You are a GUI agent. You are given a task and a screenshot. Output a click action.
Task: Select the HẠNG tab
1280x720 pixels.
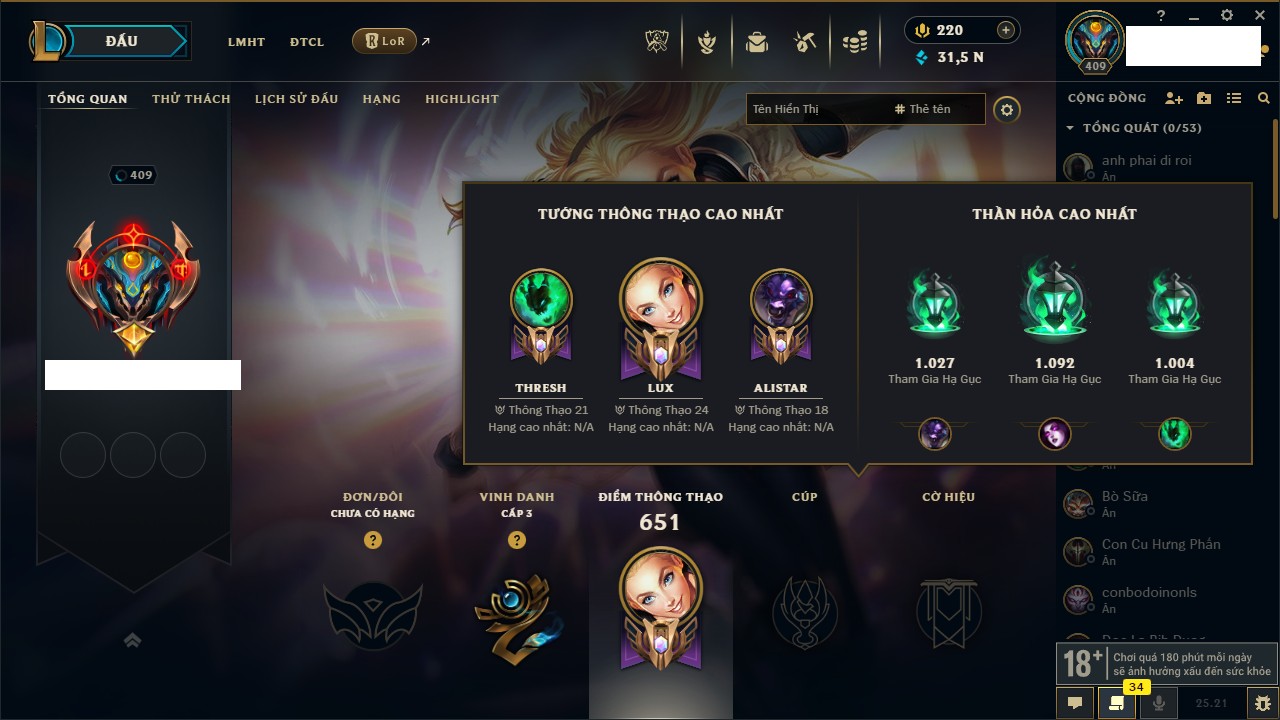(381, 99)
